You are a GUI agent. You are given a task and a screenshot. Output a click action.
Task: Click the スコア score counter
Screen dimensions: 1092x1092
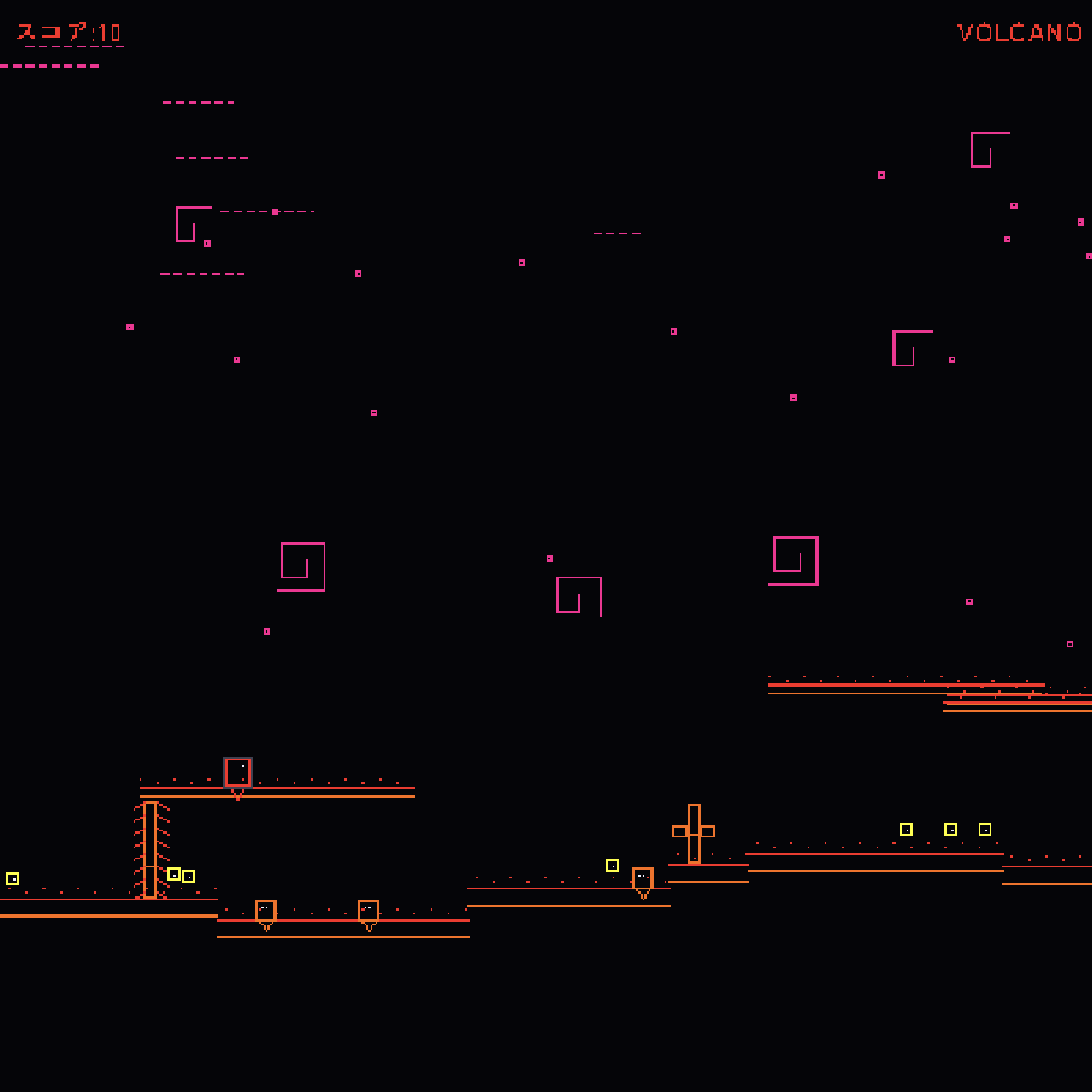(67, 33)
